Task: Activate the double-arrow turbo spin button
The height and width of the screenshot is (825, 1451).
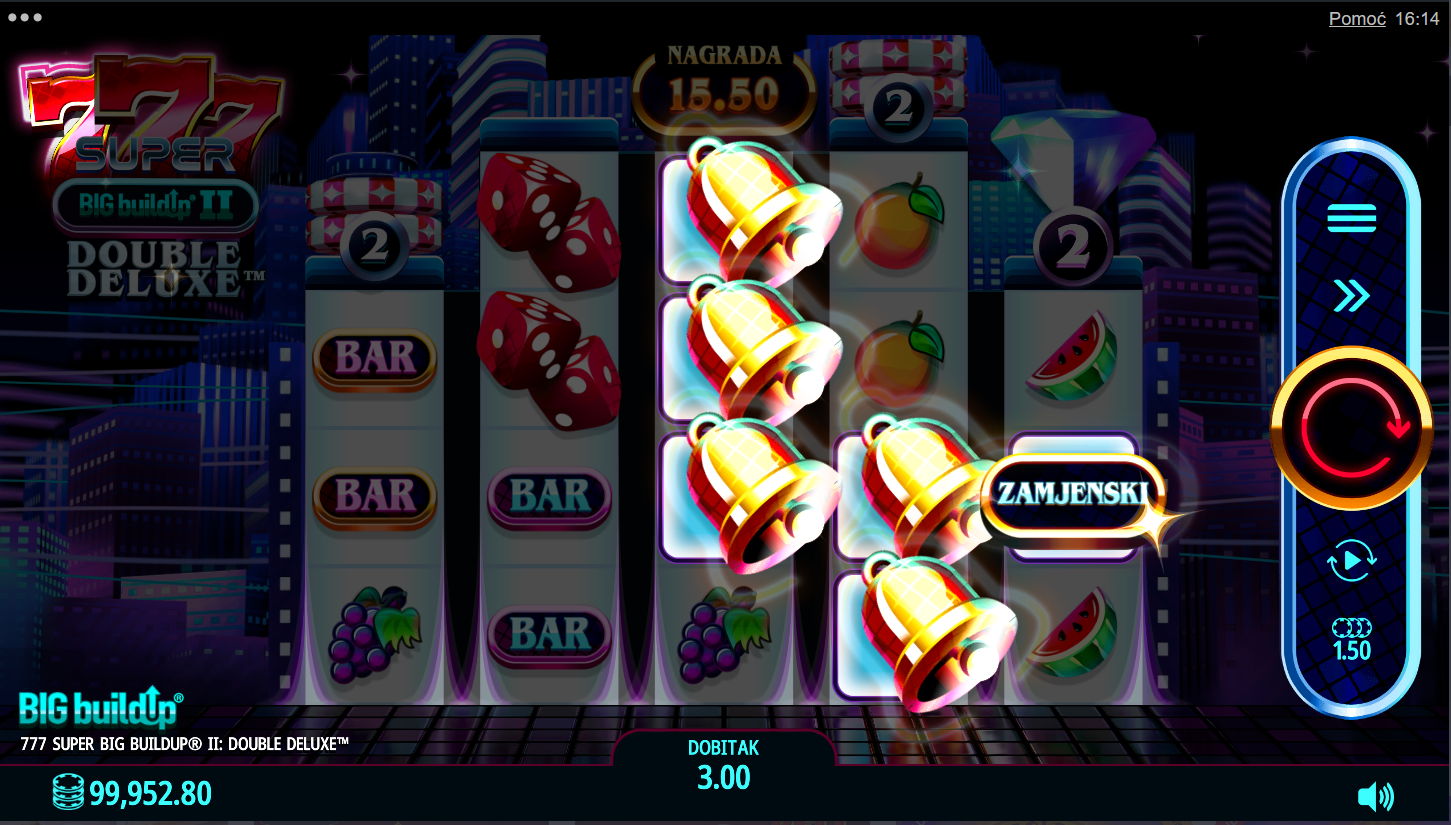Action: tap(1351, 296)
